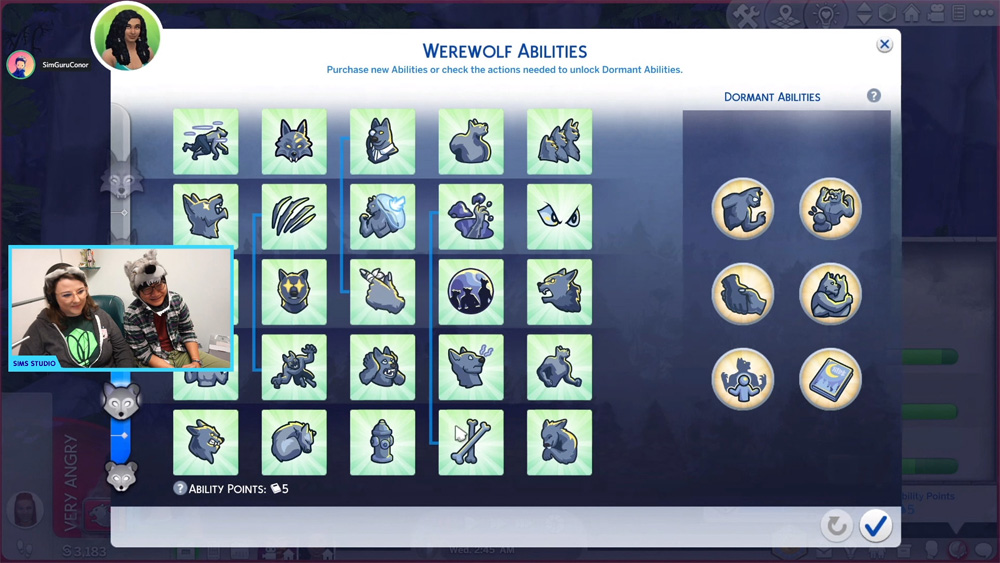
Task: Pick the snarling wolf head ability tile
Action: coord(559,292)
